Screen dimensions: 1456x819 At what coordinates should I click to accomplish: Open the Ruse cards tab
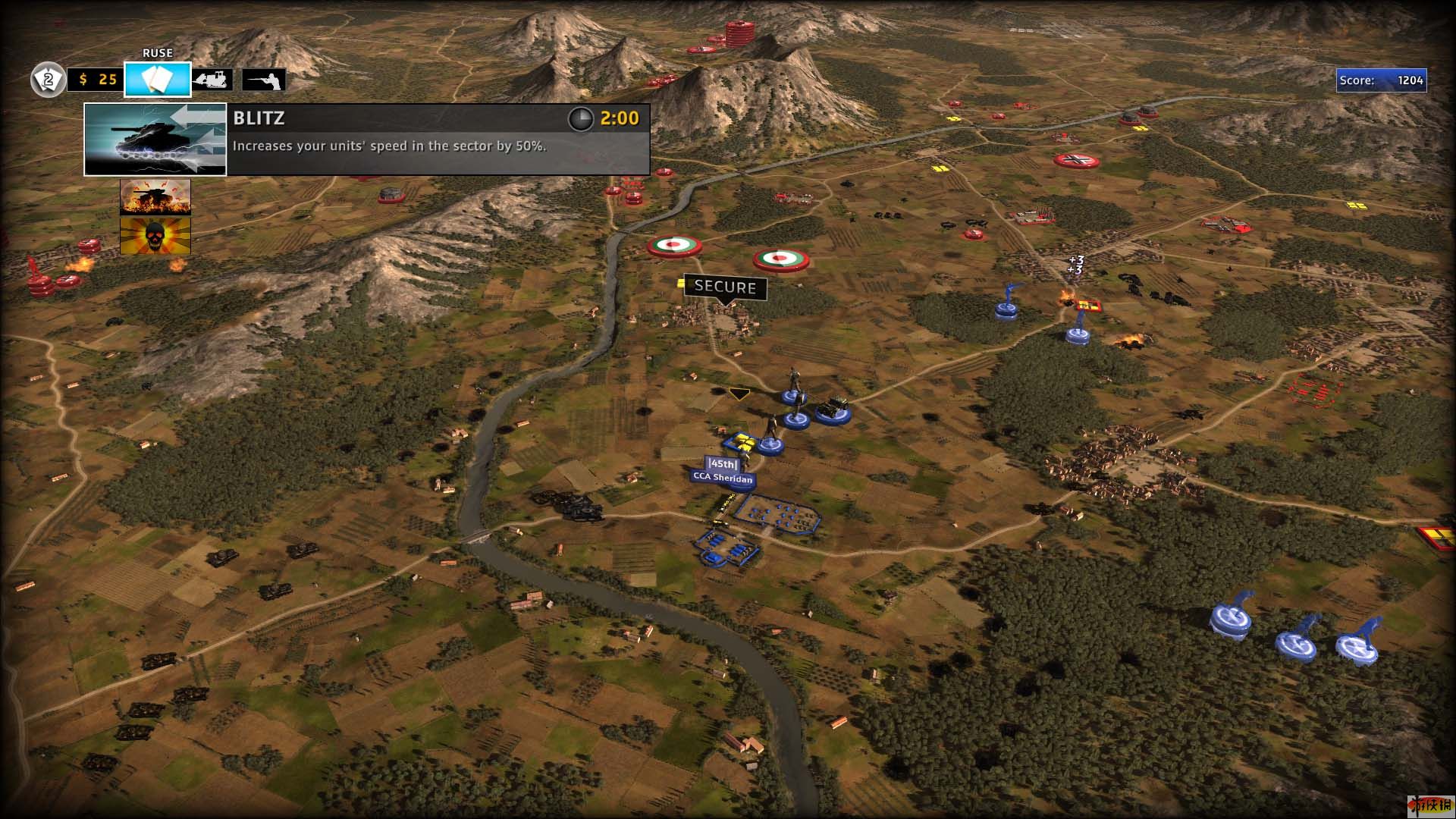(x=158, y=79)
